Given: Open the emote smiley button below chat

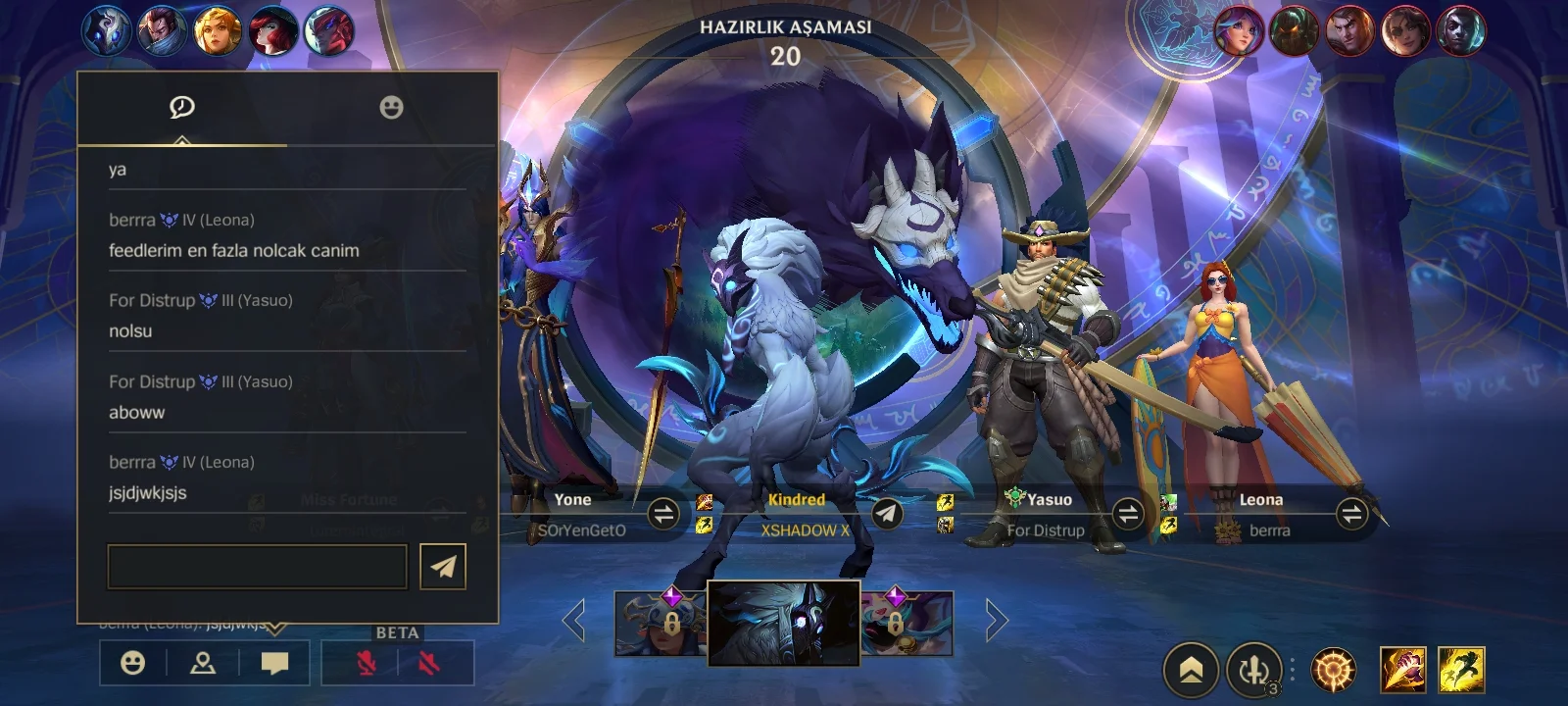Looking at the screenshot, I should coord(132,664).
